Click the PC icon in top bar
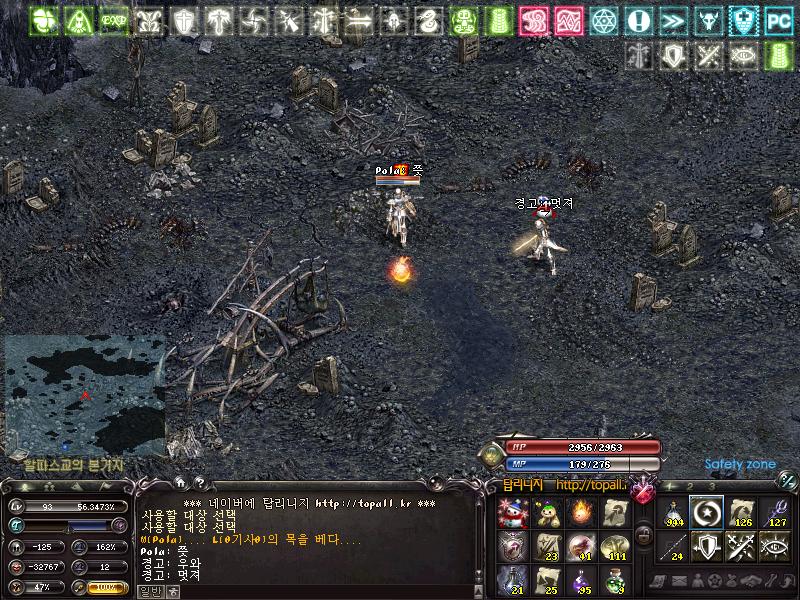 pyautogui.click(x=778, y=20)
